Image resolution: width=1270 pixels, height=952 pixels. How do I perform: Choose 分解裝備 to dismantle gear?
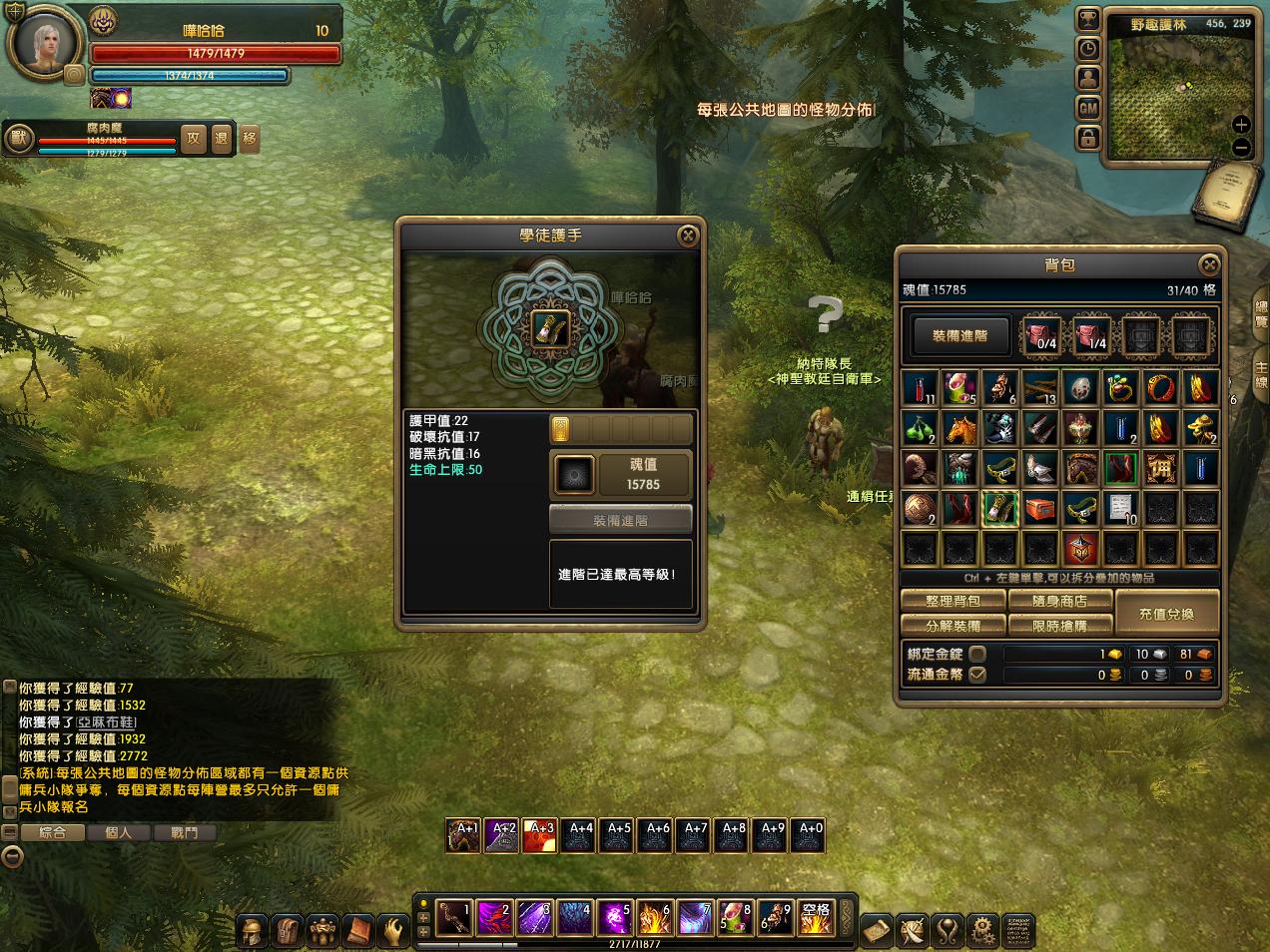[x=952, y=626]
